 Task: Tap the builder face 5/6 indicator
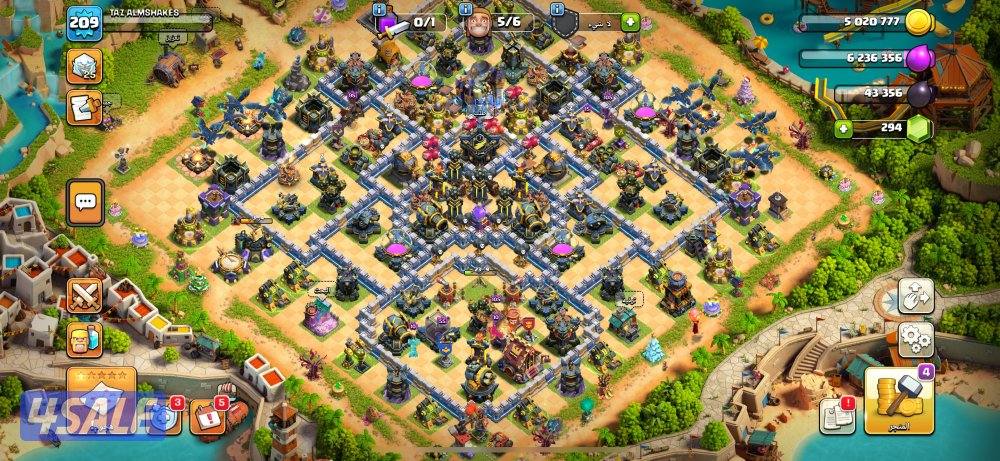tap(495, 22)
